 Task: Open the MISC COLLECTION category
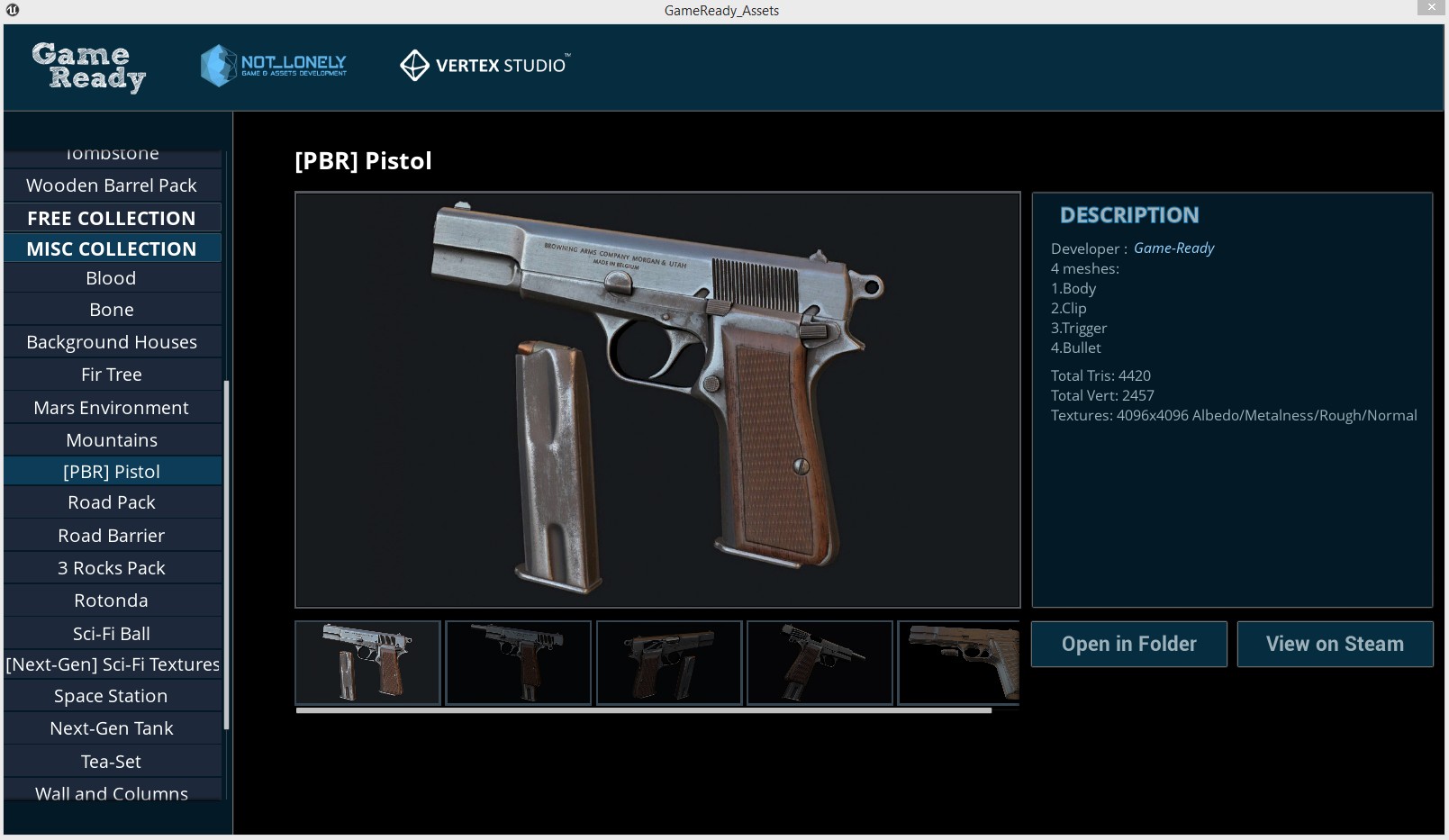112,248
